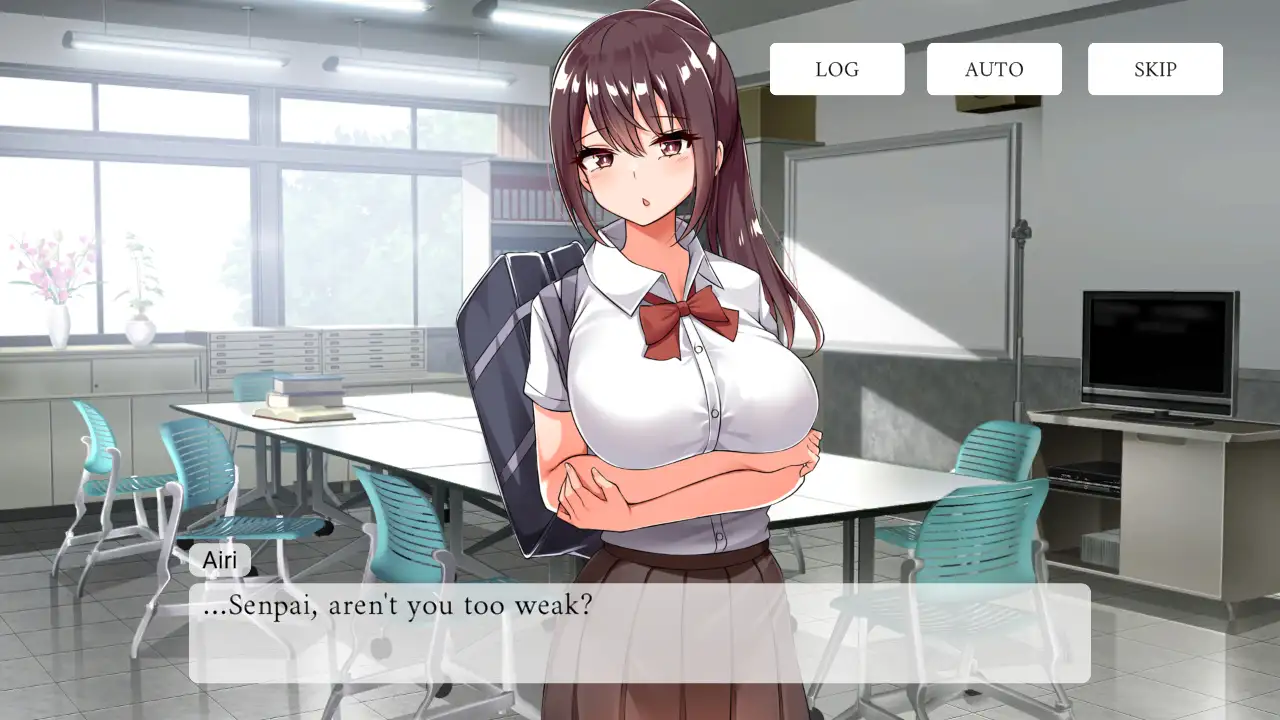Open the dialogue LOG
Viewport: 1280px width, 720px height.
(x=837, y=69)
